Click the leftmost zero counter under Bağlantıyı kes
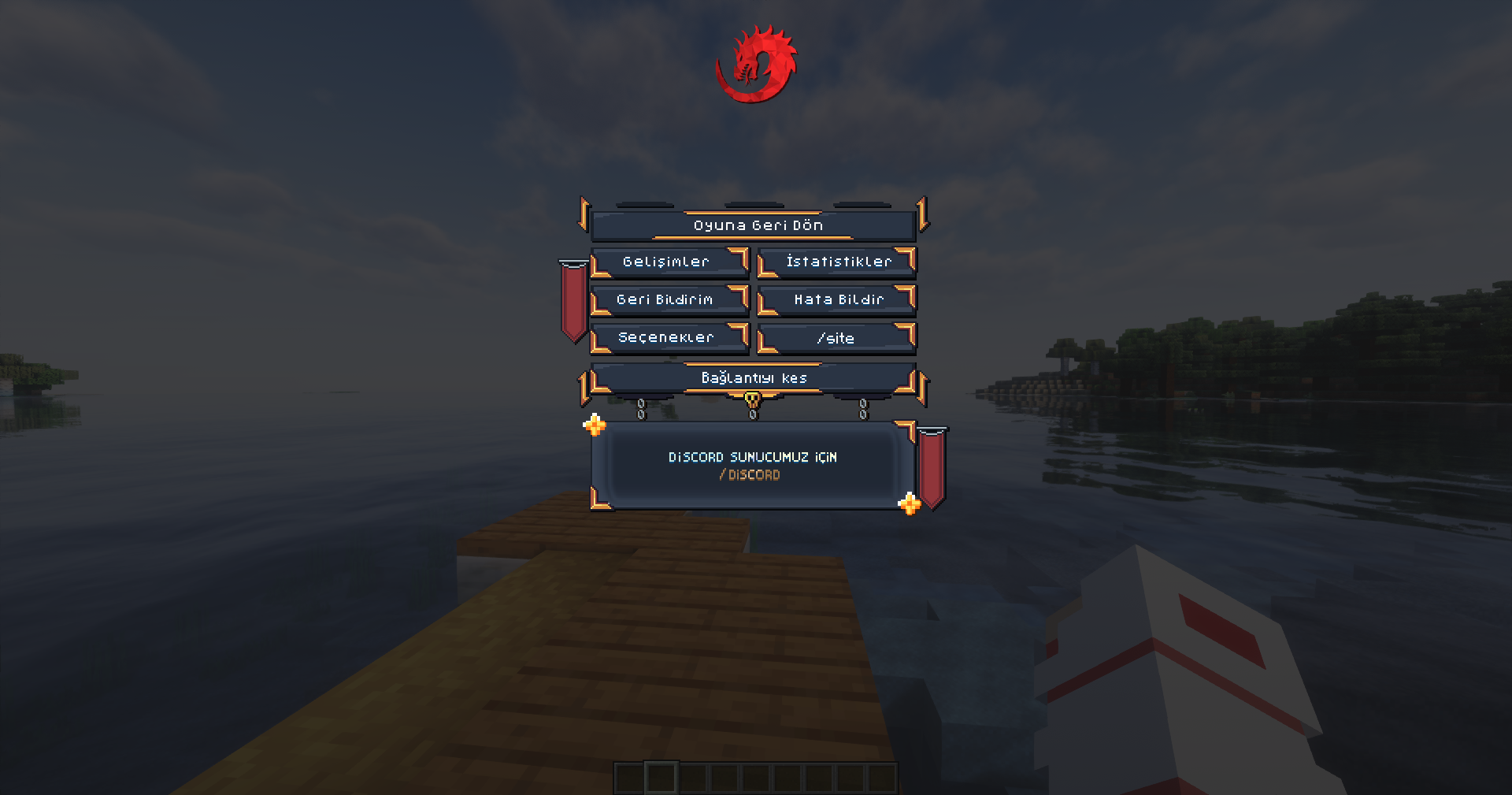 tap(642, 410)
